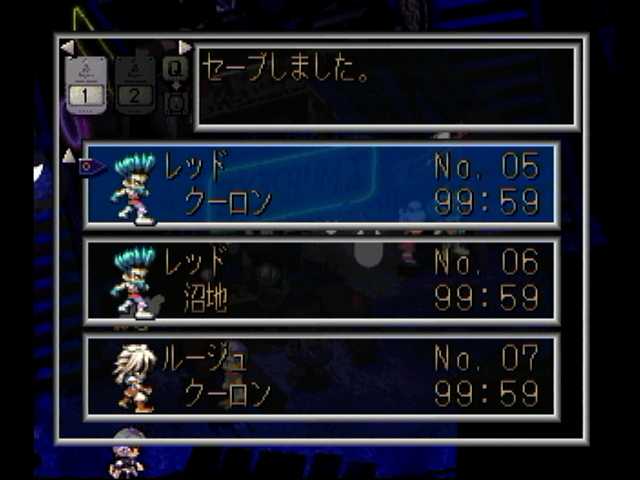640x480 pixels.
Task: Select save No. 05 Red in Koorong
Action: 322,185
